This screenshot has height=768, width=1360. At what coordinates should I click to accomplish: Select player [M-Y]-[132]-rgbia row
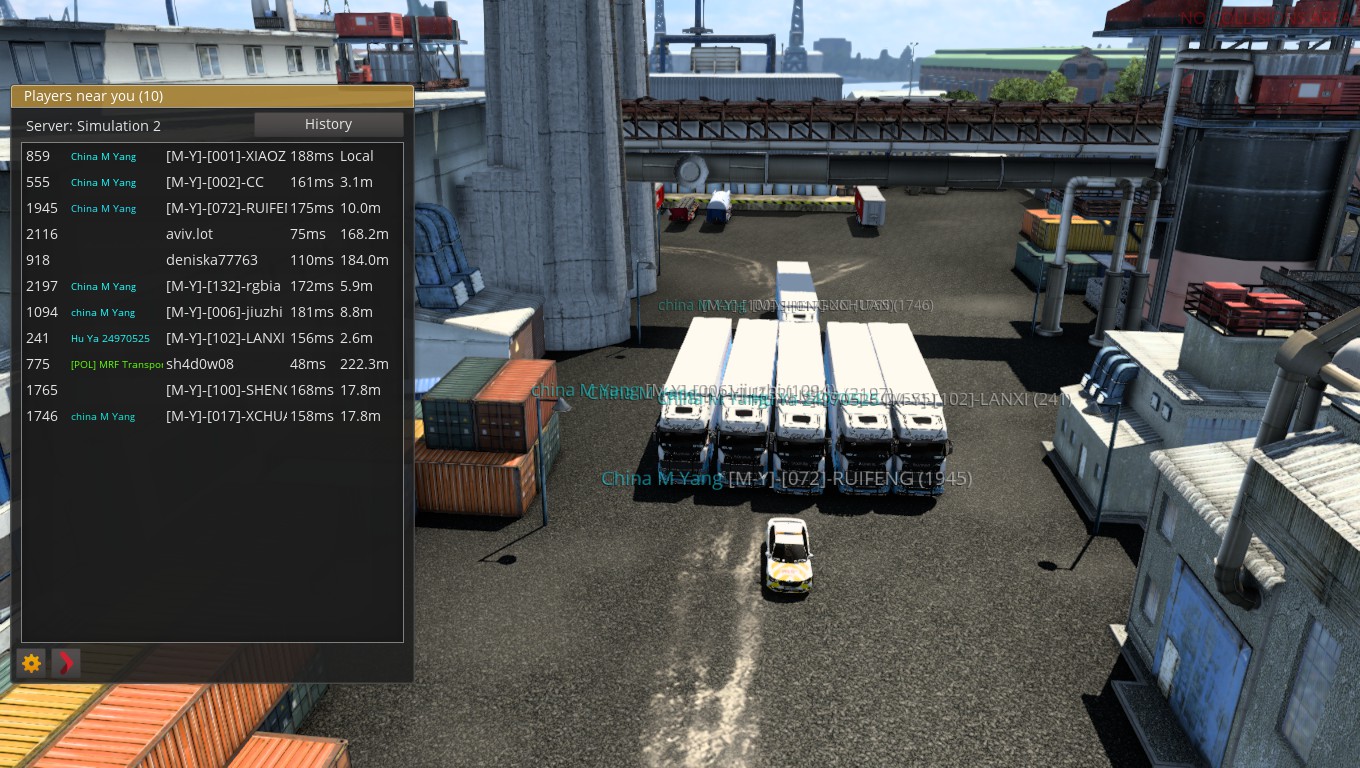(x=223, y=286)
